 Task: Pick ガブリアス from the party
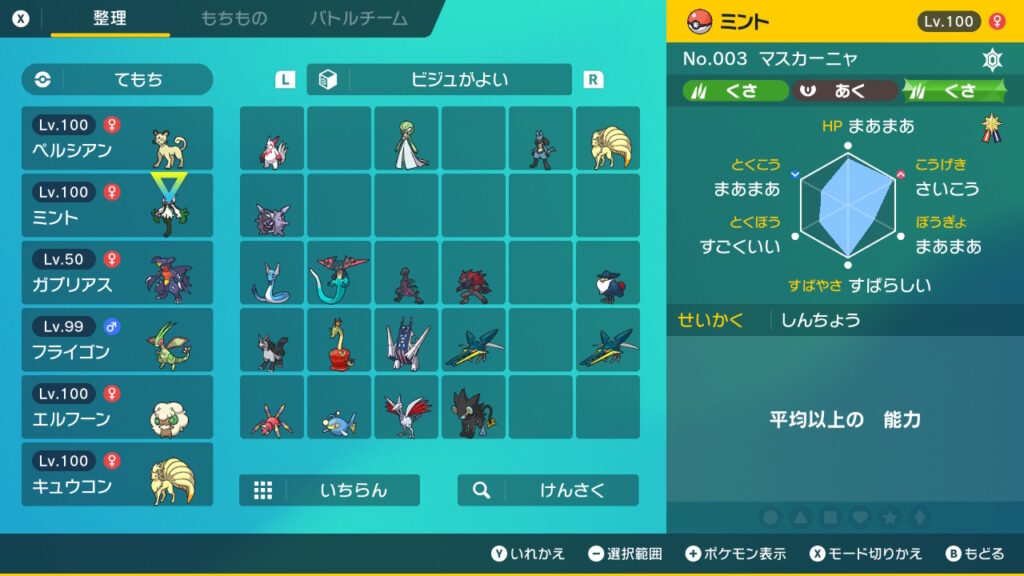[x=117, y=272]
